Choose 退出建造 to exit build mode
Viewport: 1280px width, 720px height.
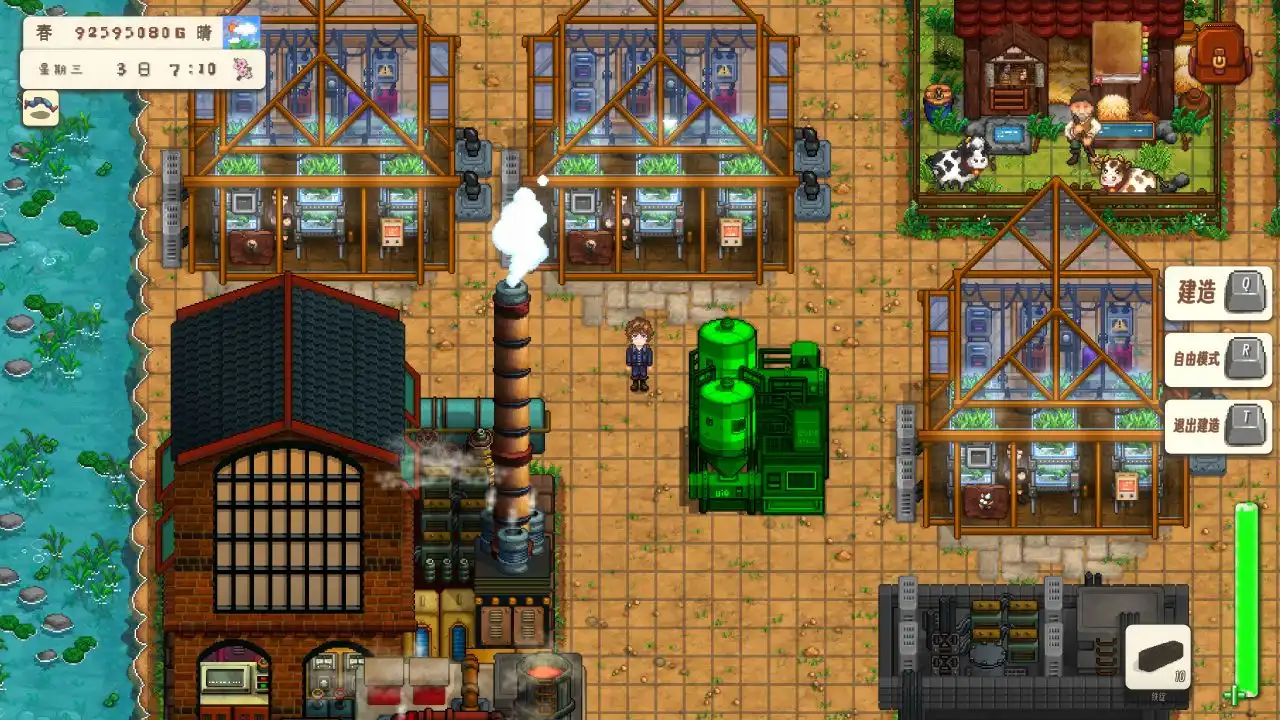[1217, 425]
